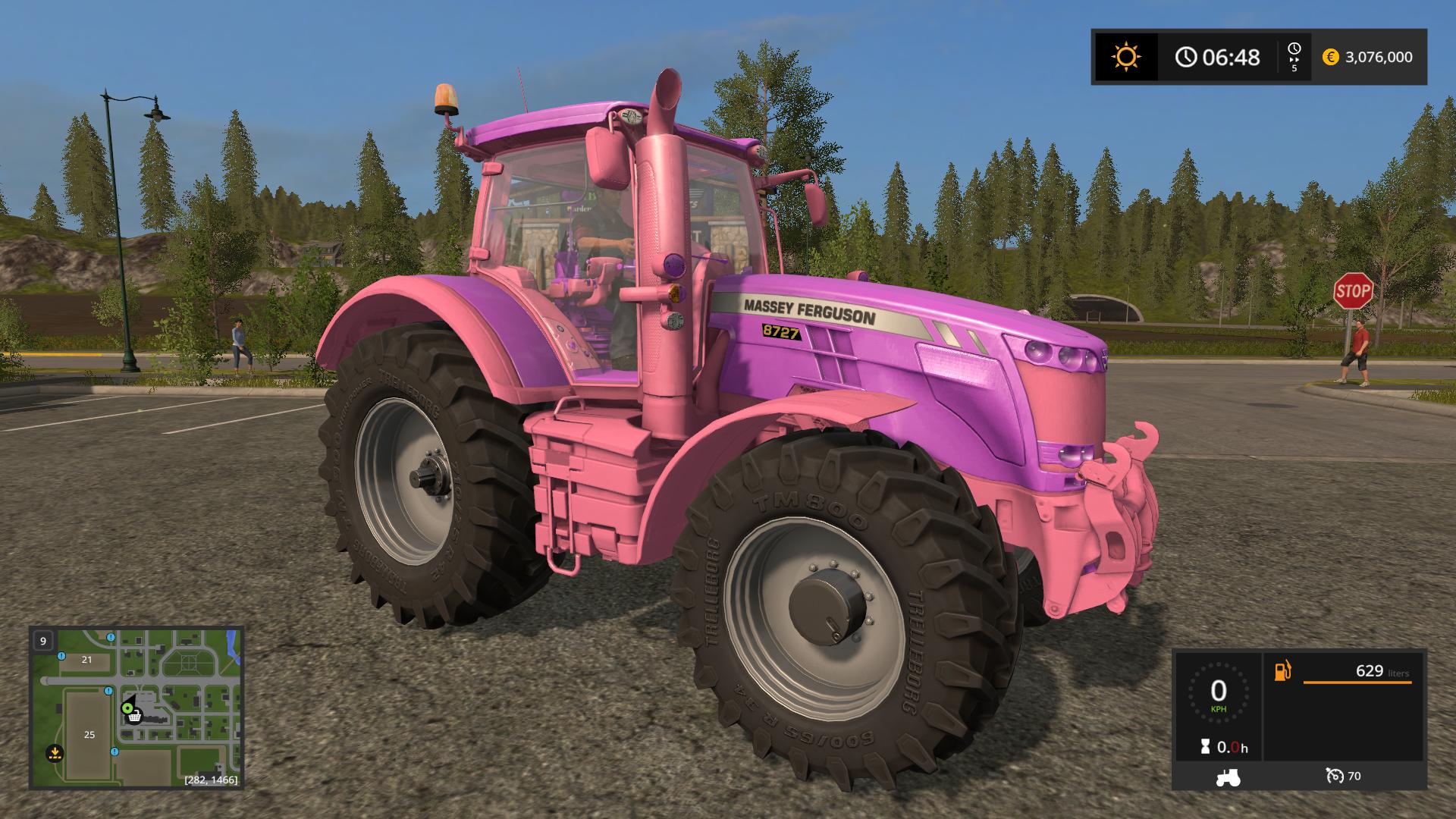Click the orange fuel pump icon
The height and width of the screenshot is (819, 1456).
point(1282,671)
